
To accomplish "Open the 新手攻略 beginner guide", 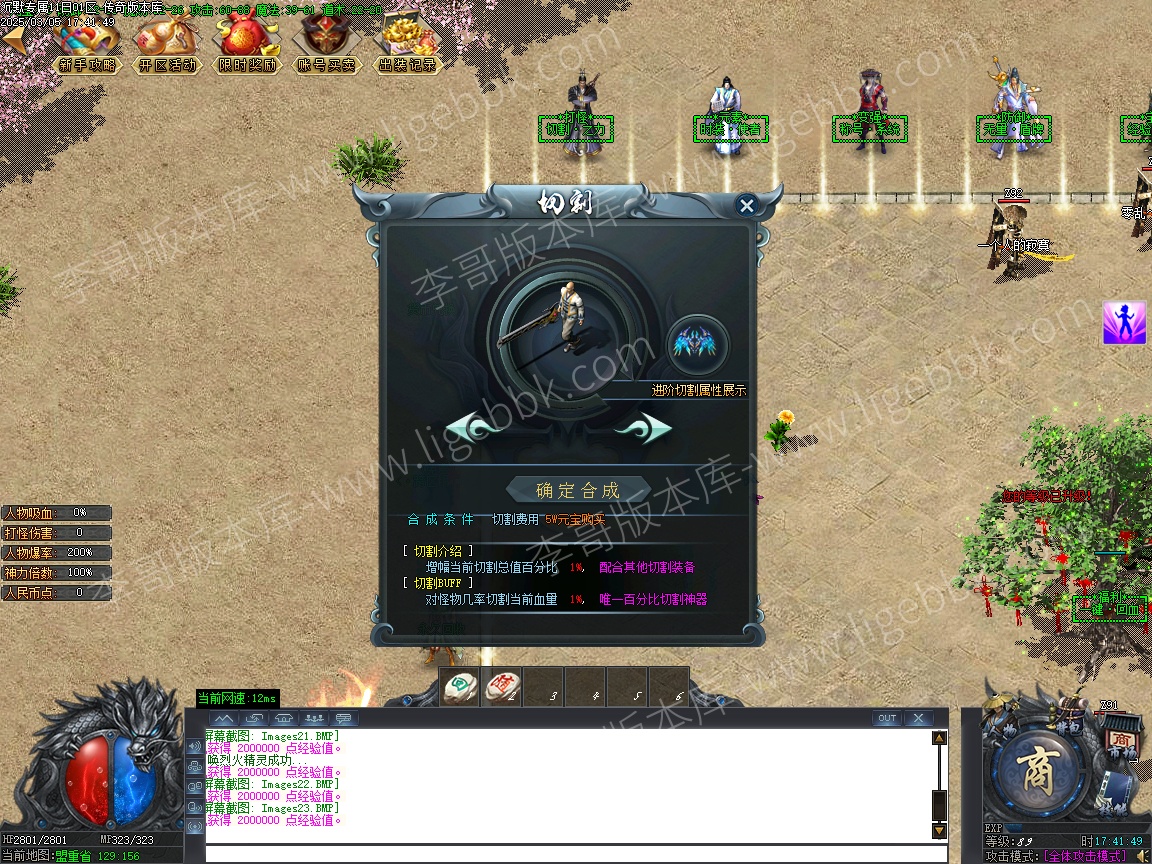I will (x=88, y=45).
